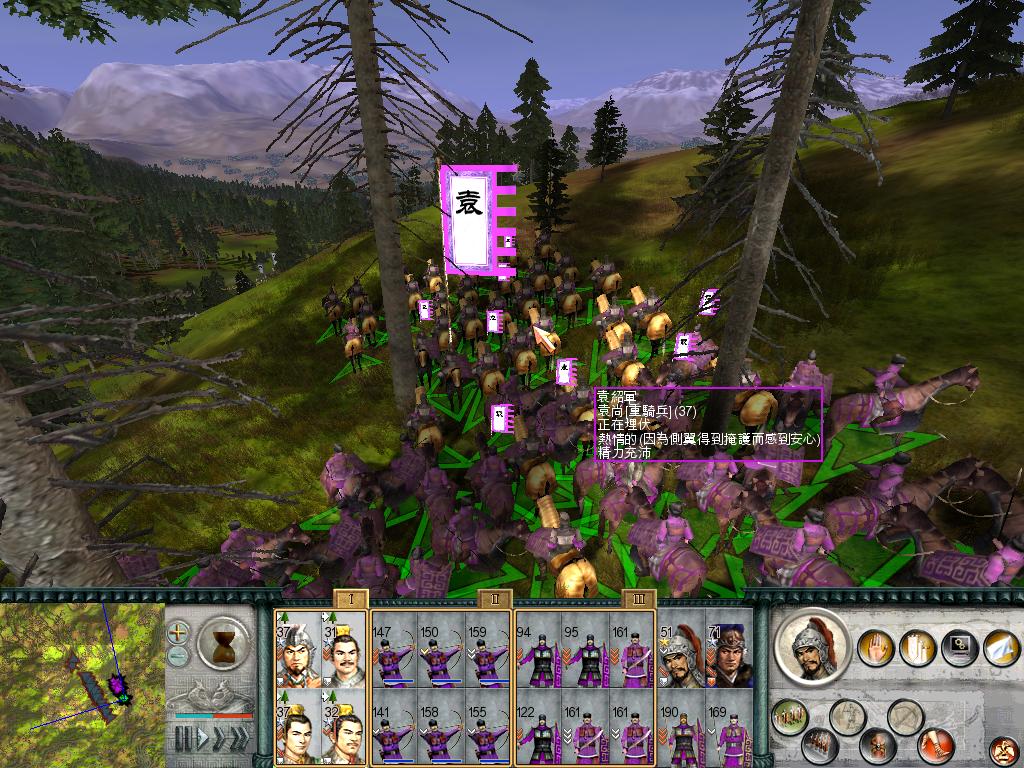1024x768 pixels.
Task: Pause the battle
Action: 183,740
